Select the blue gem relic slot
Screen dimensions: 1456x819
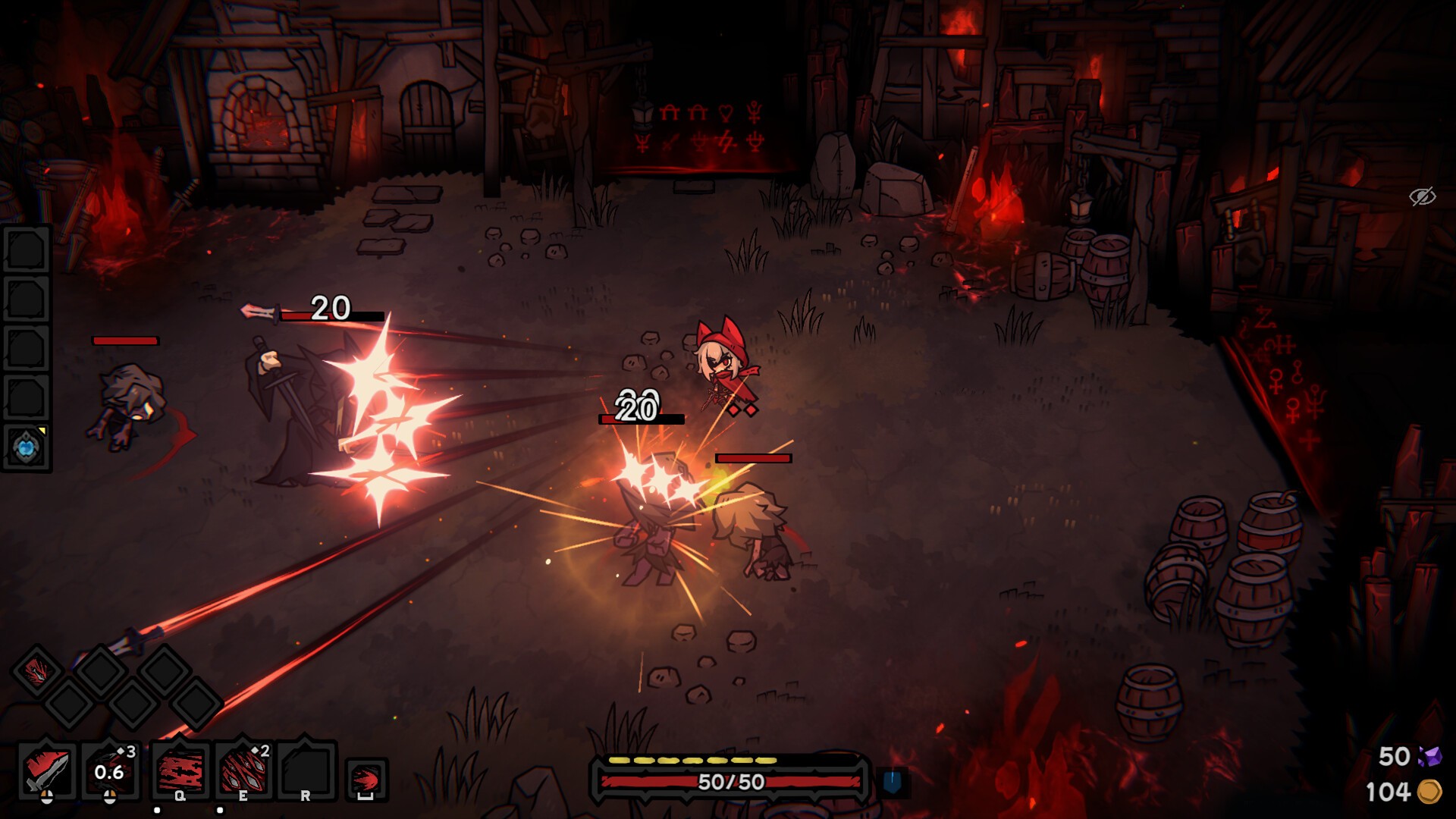pos(27,447)
